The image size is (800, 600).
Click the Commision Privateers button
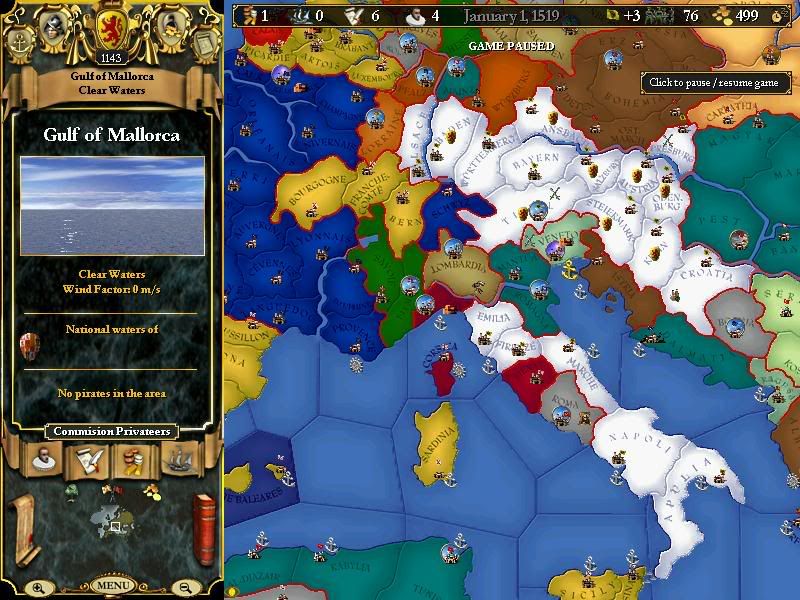tap(111, 432)
